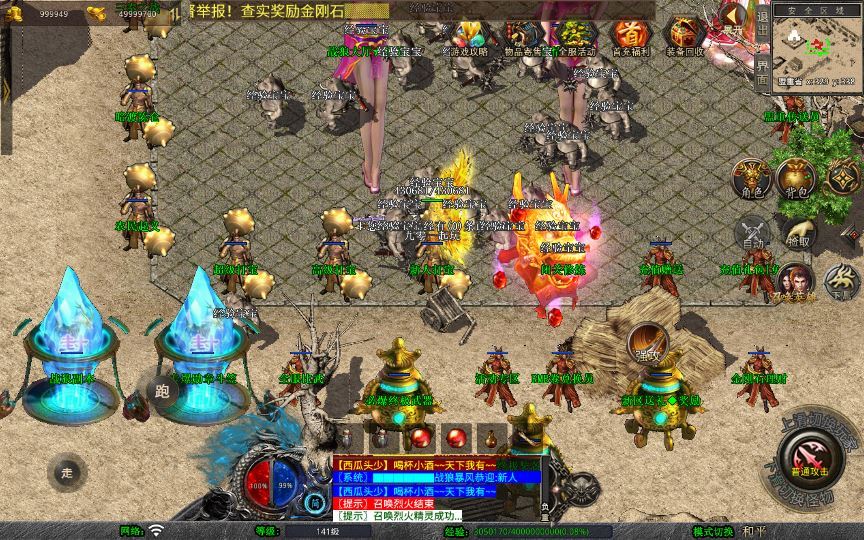Open the 强攻 assault skill icon
Screen dimensions: 864x540
647,342
